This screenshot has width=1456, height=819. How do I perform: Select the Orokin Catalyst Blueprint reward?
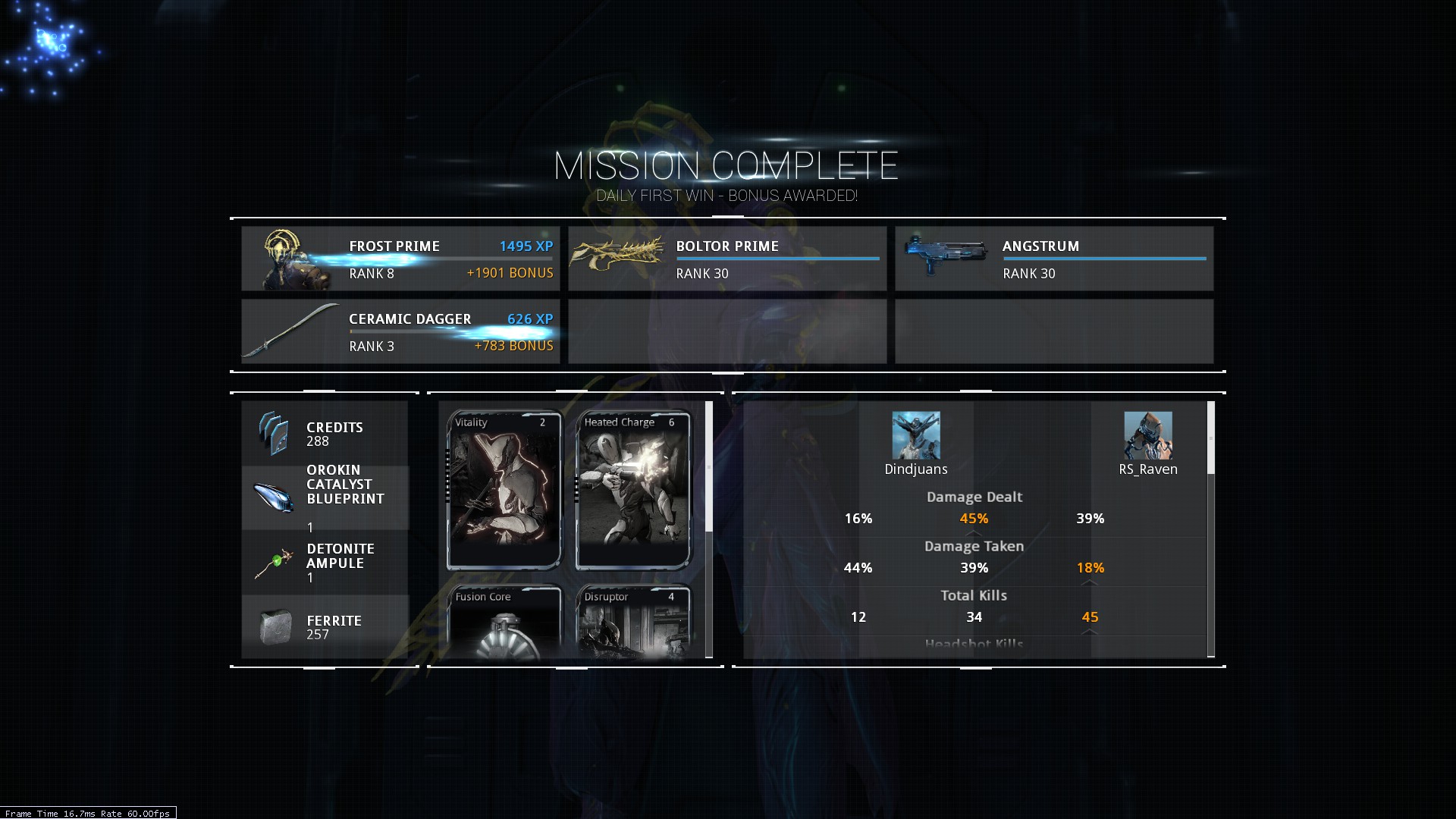click(x=325, y=497)
